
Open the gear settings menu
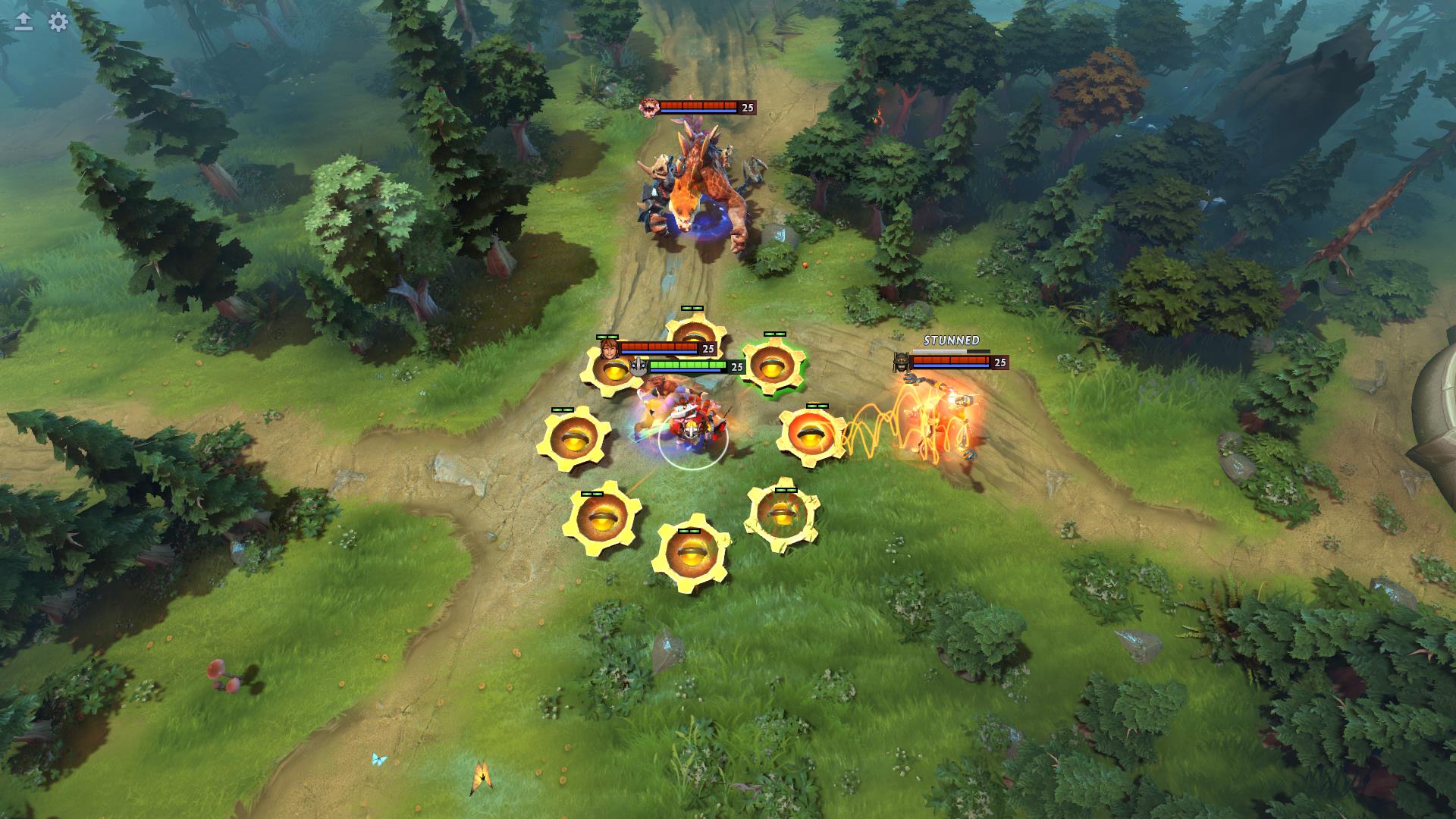[58, 22]
